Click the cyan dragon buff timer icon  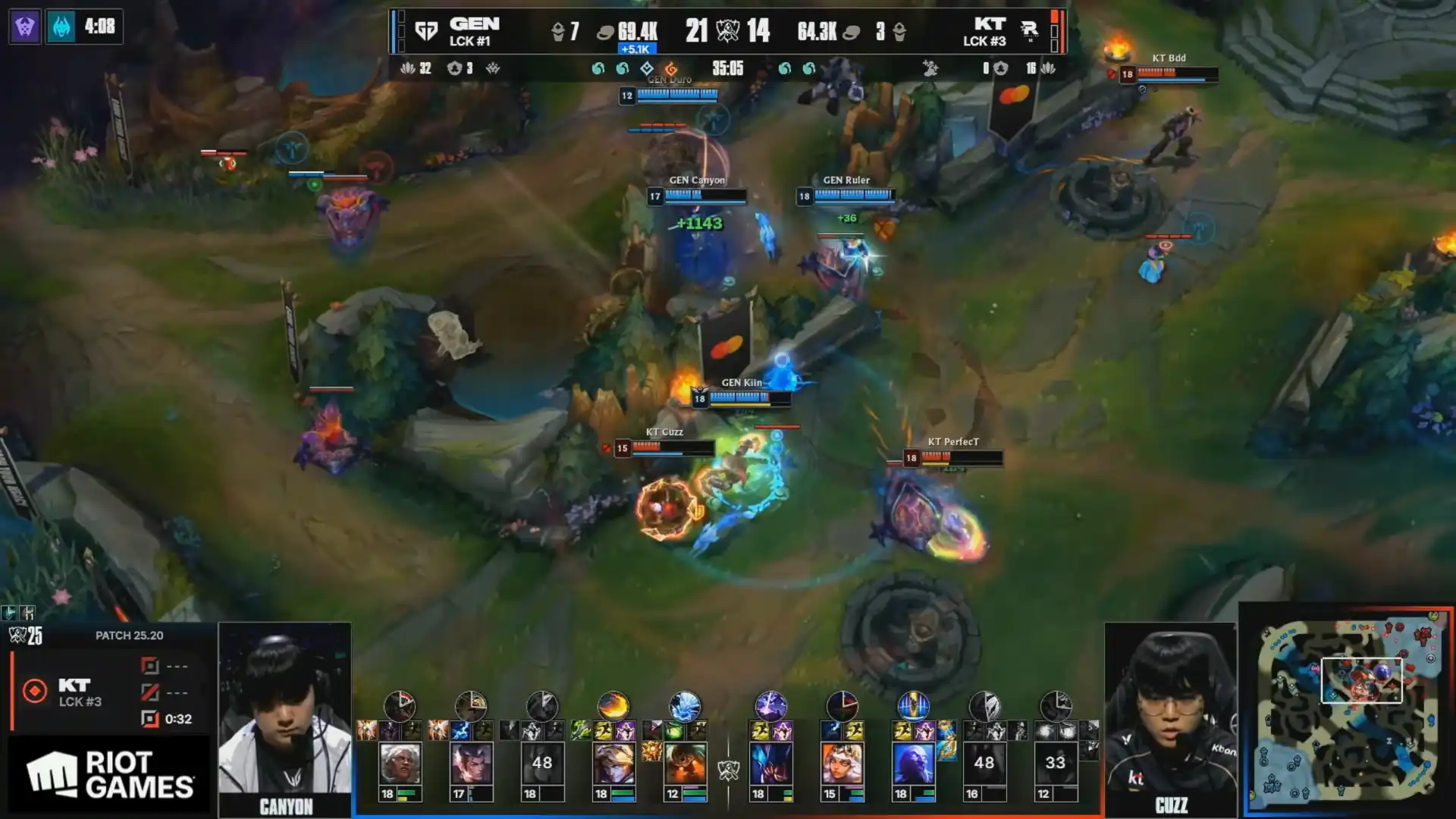pyautogui.click(x=61, y=27)
